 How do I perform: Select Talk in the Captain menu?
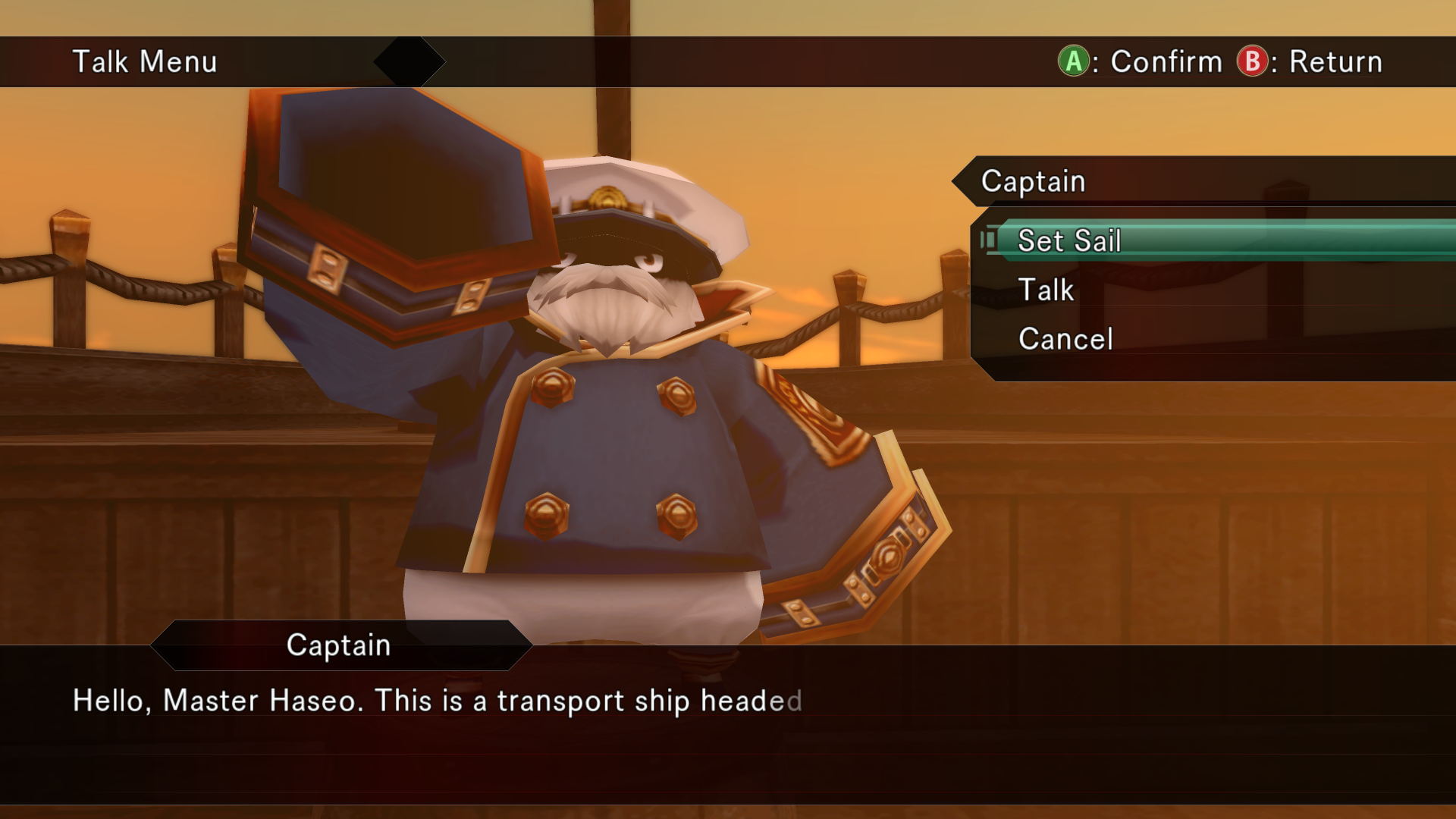point(1046,290)
